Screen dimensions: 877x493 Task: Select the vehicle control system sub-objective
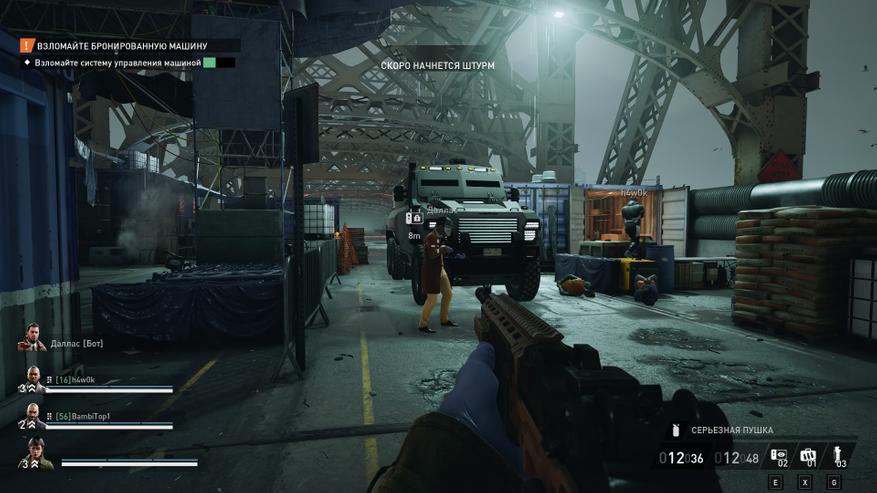(x=118, y=62)
